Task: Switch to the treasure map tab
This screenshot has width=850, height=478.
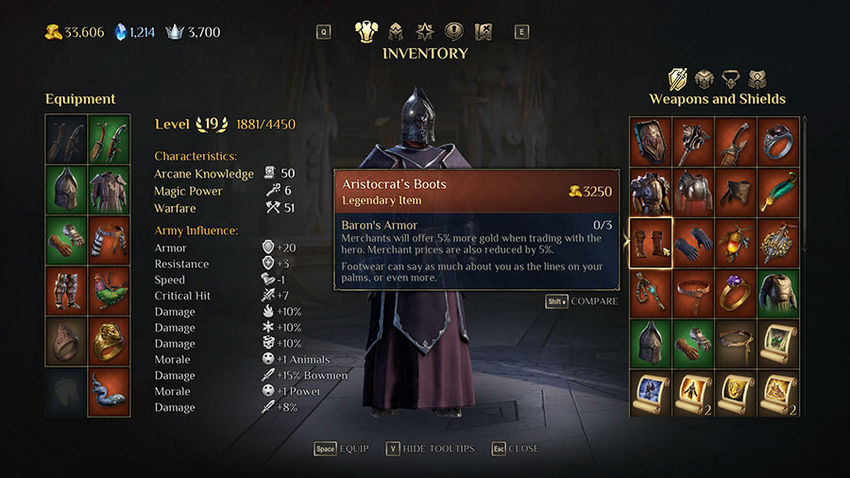Action: (483, 31)
